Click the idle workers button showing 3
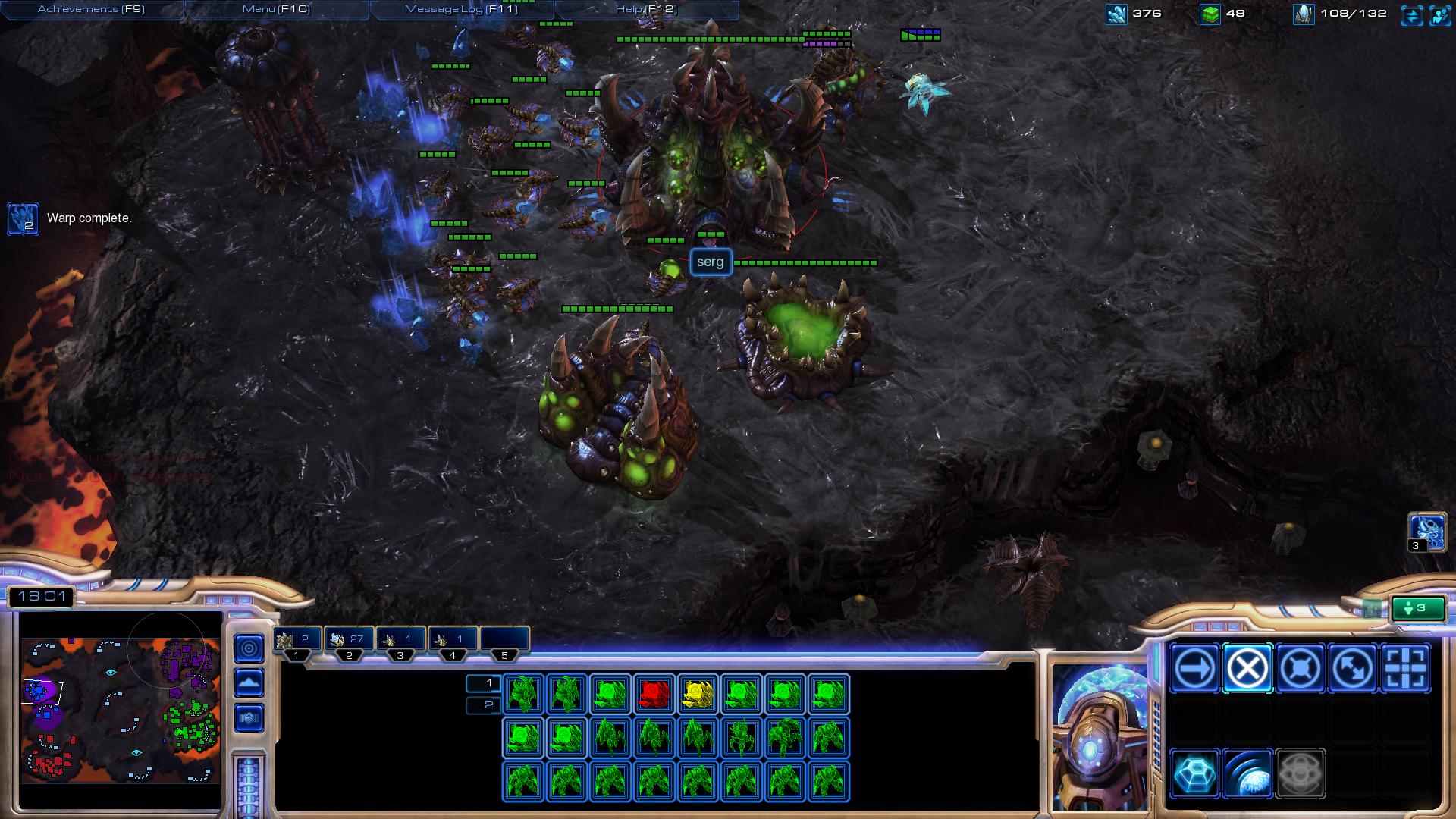The width and height of the screenshot is (1456, 819). point(1417,608)
